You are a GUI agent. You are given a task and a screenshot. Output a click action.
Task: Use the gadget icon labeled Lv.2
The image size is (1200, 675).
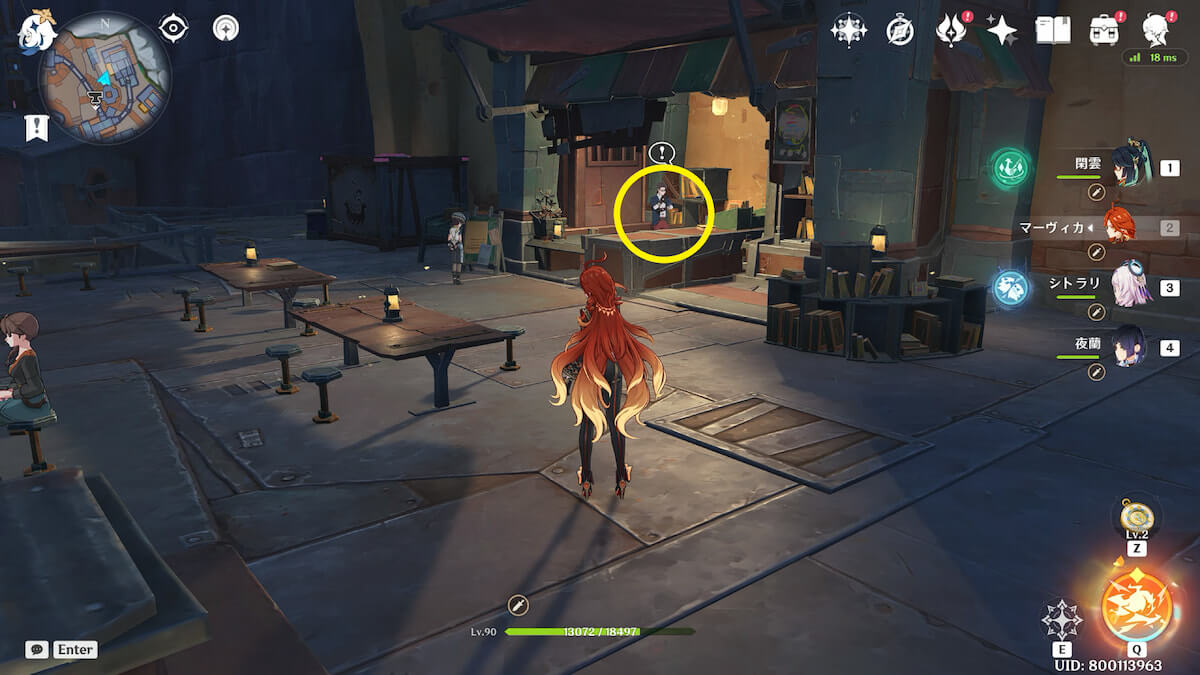point(1136,516)
